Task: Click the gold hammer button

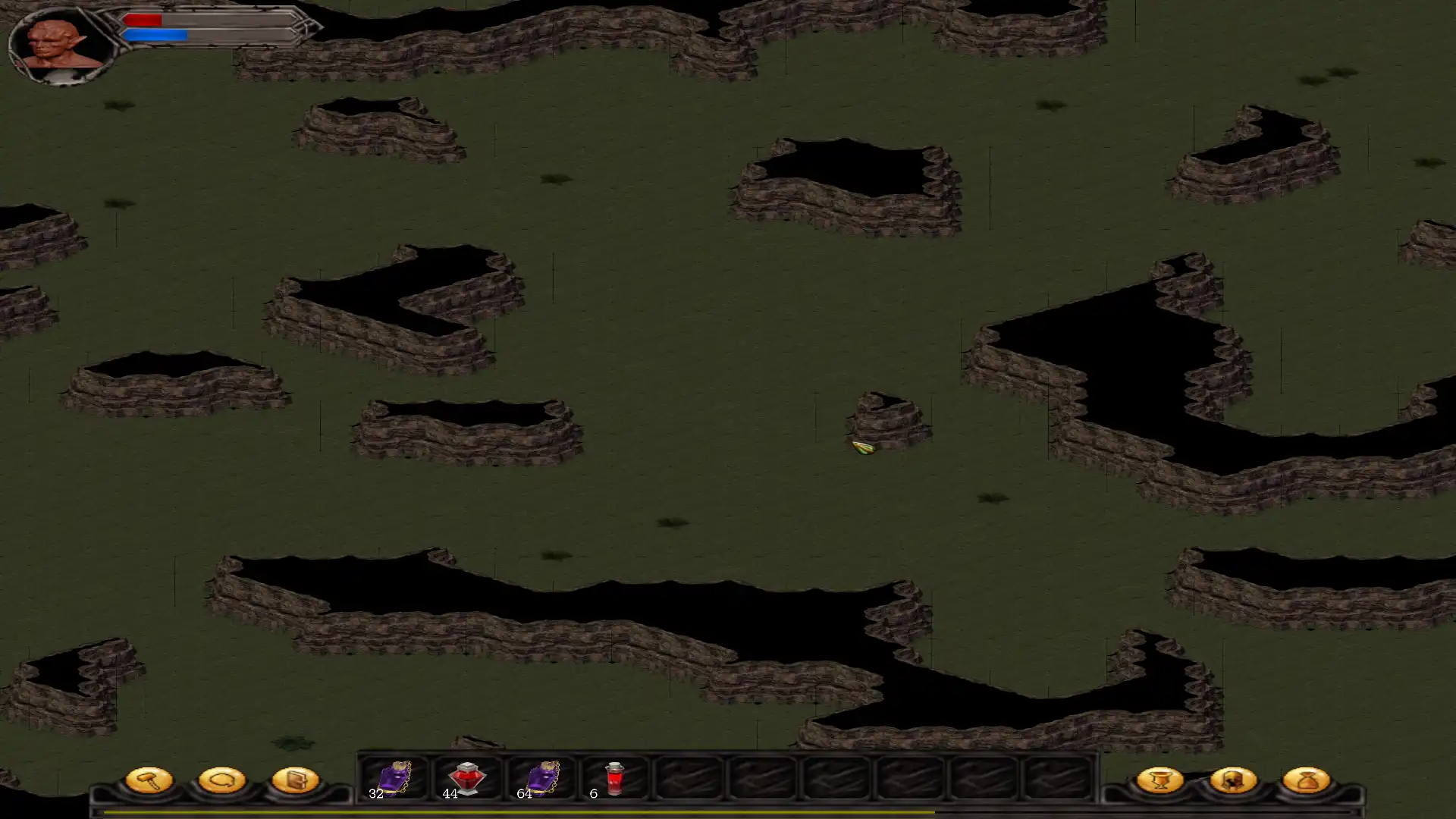Action: [x=149, y=780]
